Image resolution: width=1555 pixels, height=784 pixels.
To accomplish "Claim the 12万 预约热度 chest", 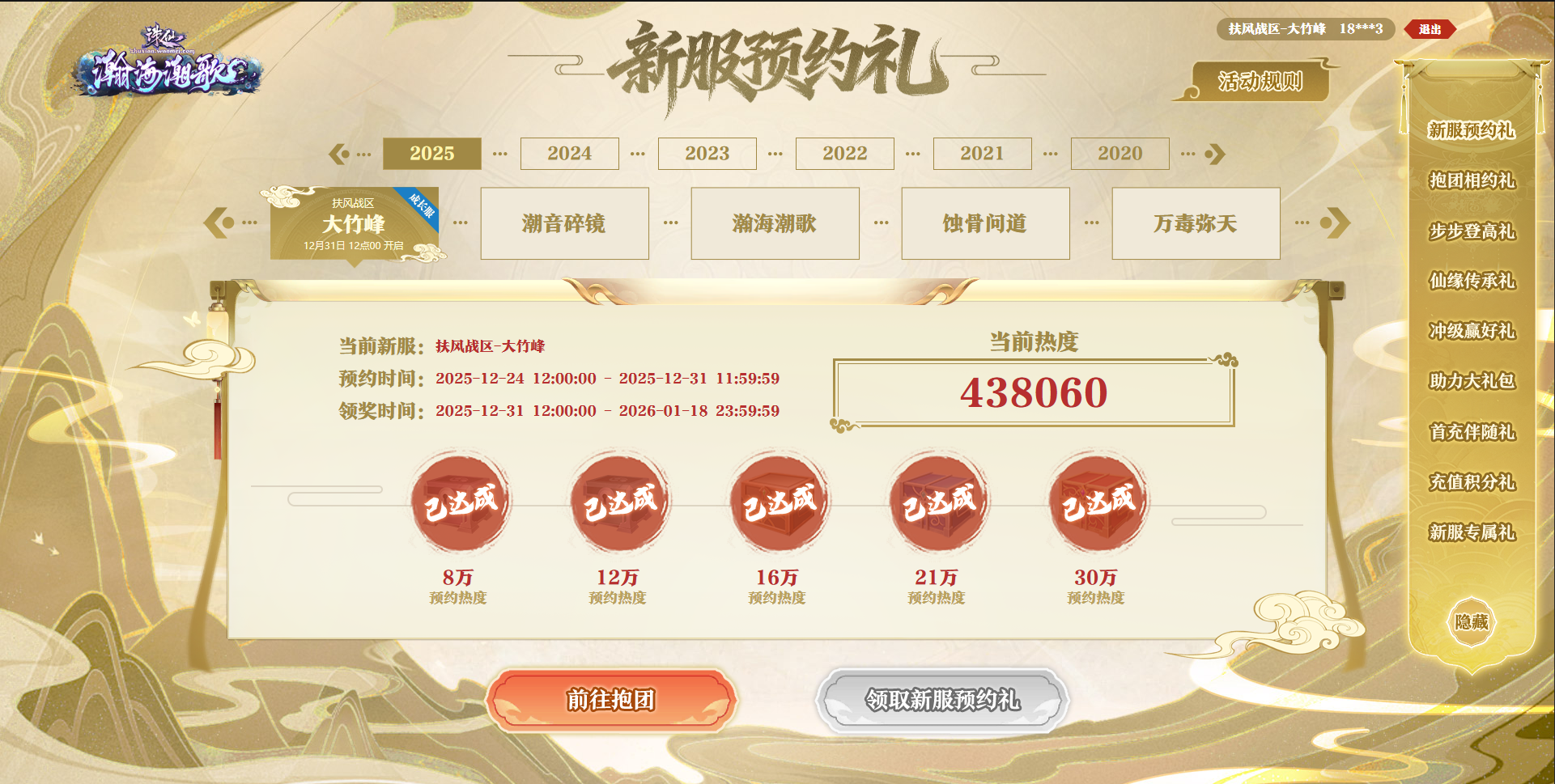I will [618, 502].
